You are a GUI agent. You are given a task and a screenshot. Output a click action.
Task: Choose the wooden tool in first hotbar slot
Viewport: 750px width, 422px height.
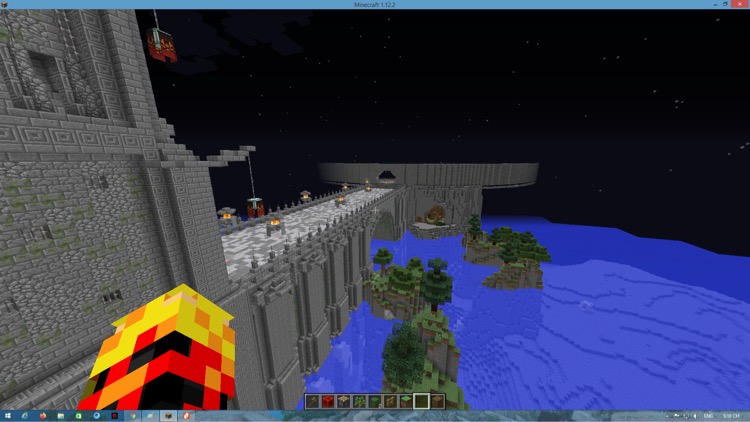(313, 401)
